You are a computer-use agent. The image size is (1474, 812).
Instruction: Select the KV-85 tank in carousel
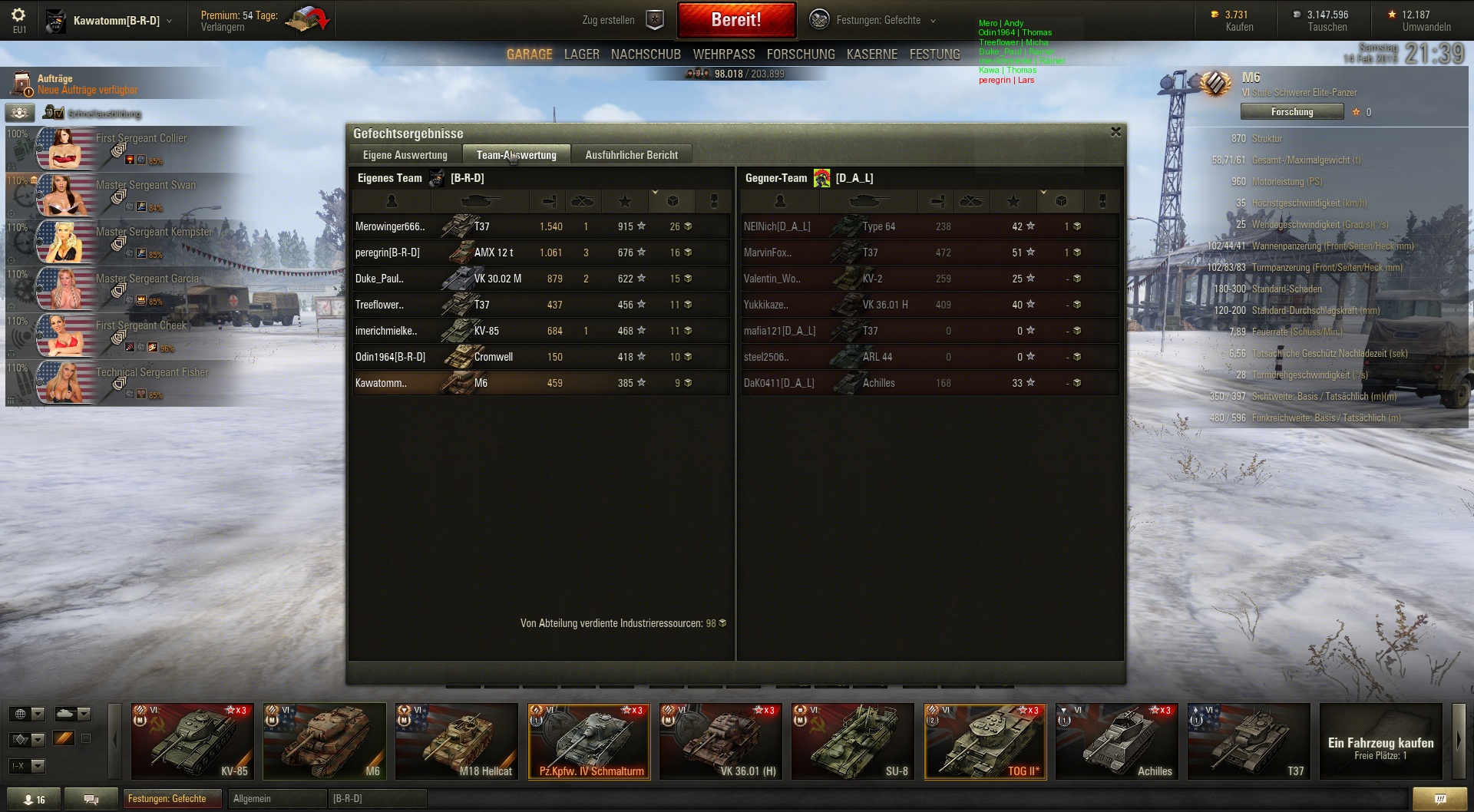click(x=193, y=741)
